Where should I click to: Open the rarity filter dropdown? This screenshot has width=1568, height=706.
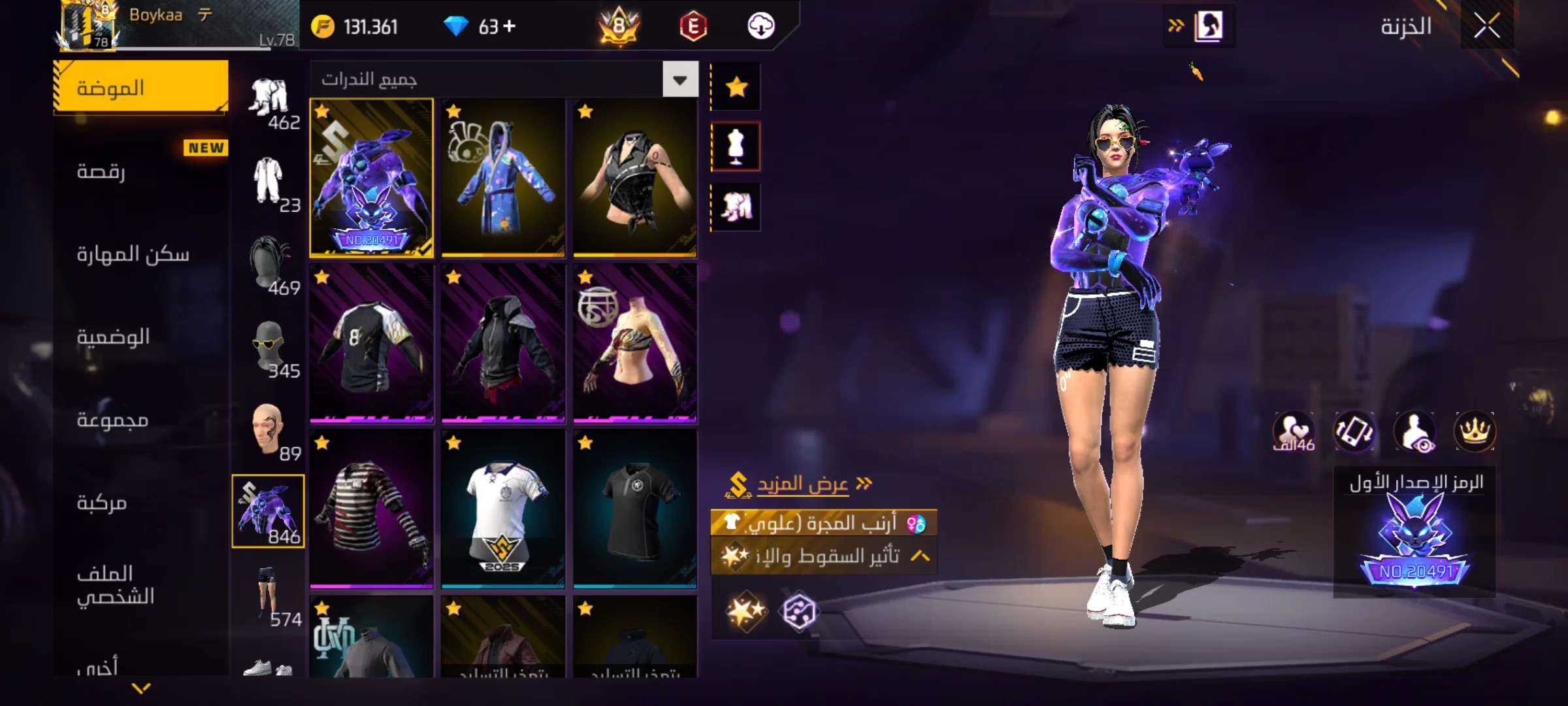point(680,80)
